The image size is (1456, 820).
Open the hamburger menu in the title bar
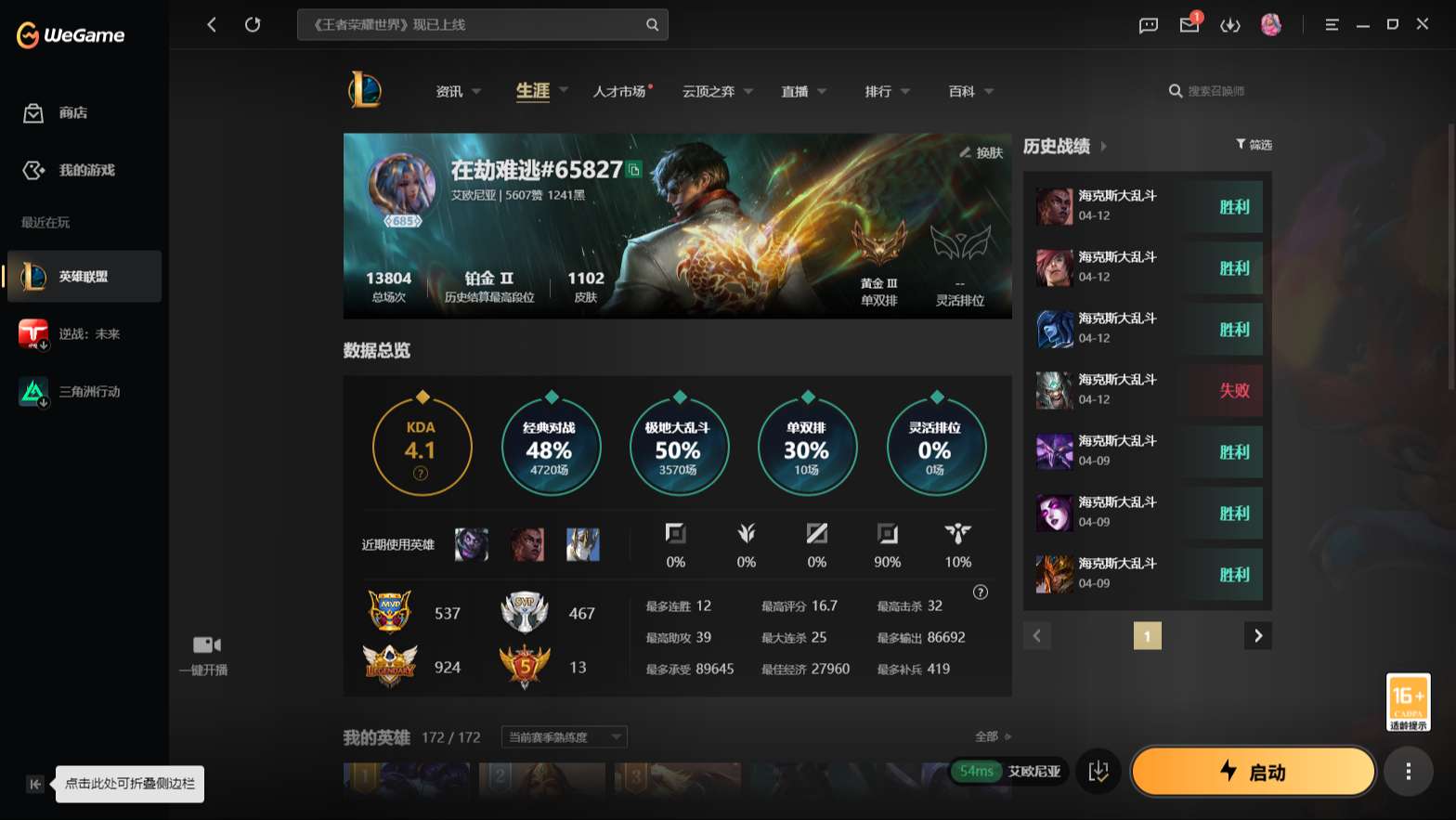(x=1332, y=25)
